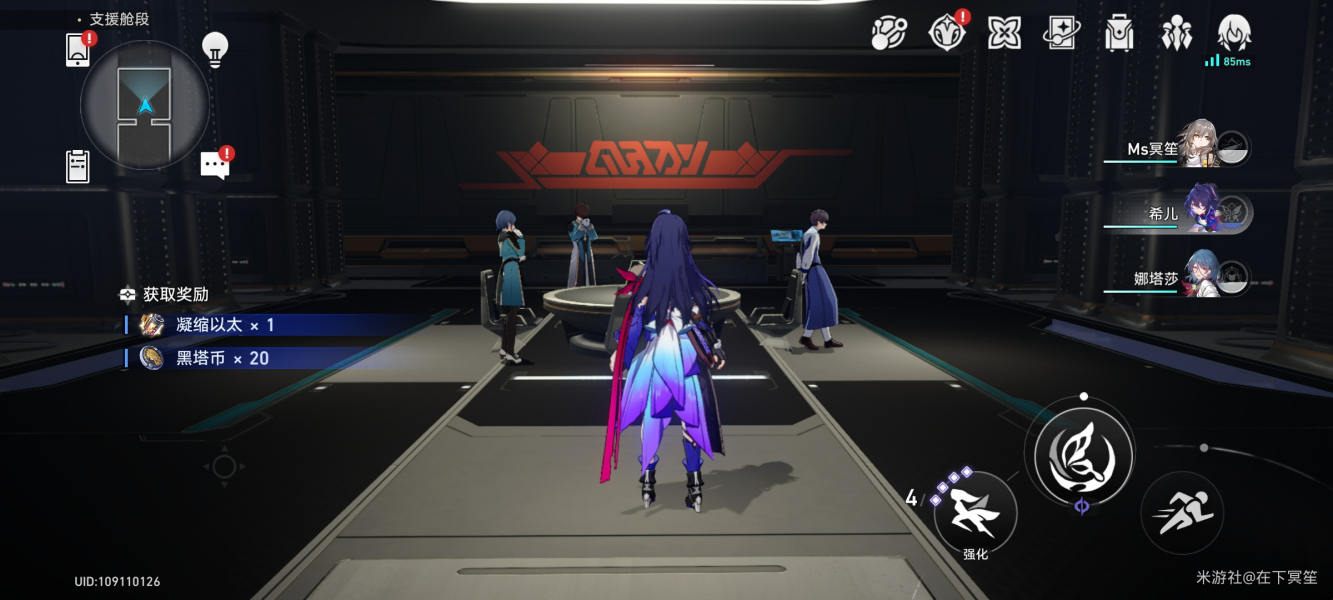Open the clipboard mission log icon

(x=78, y=166)
